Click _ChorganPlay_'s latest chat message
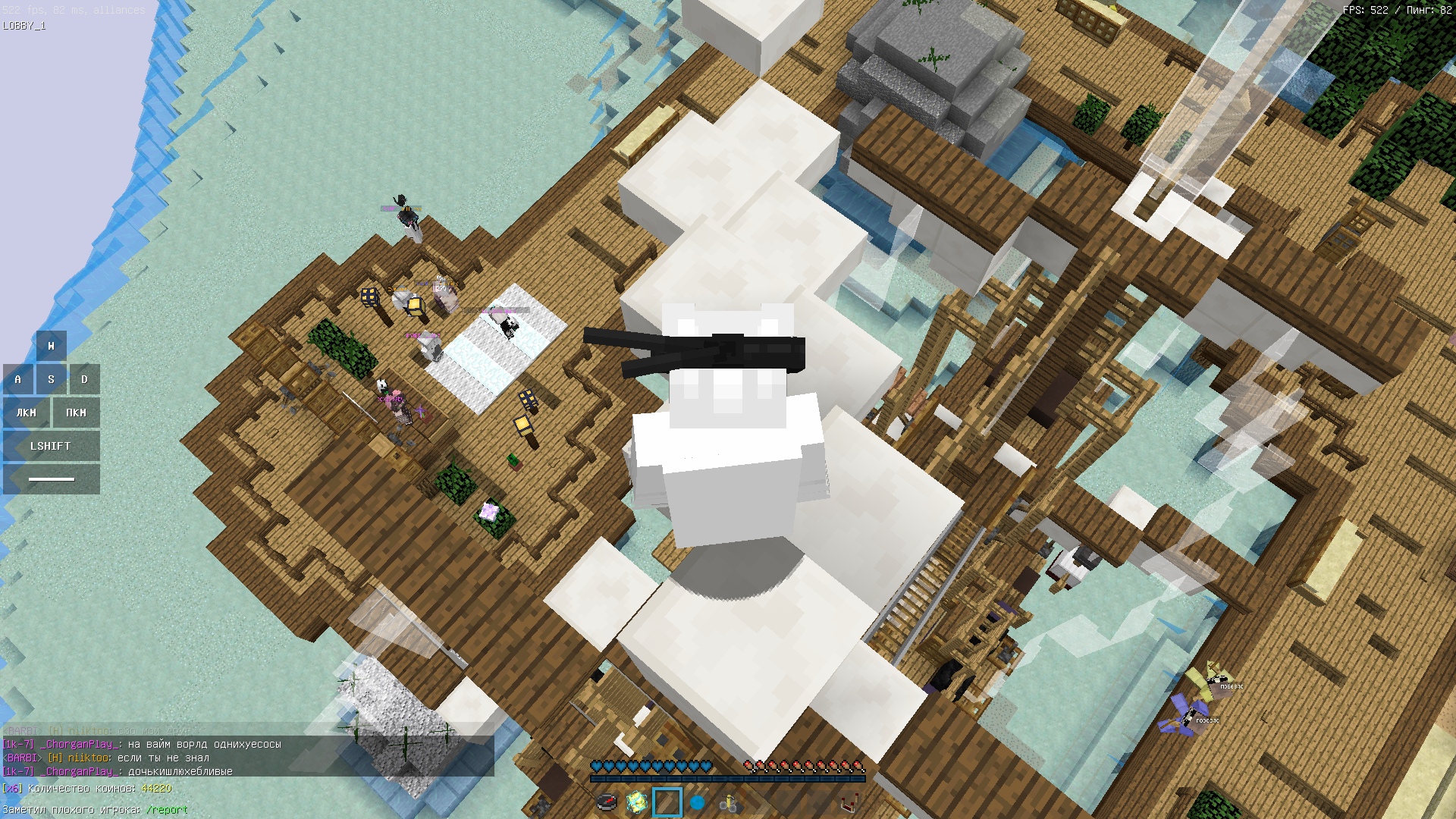This screenshot has width=1456, height=819. [180, 772]
